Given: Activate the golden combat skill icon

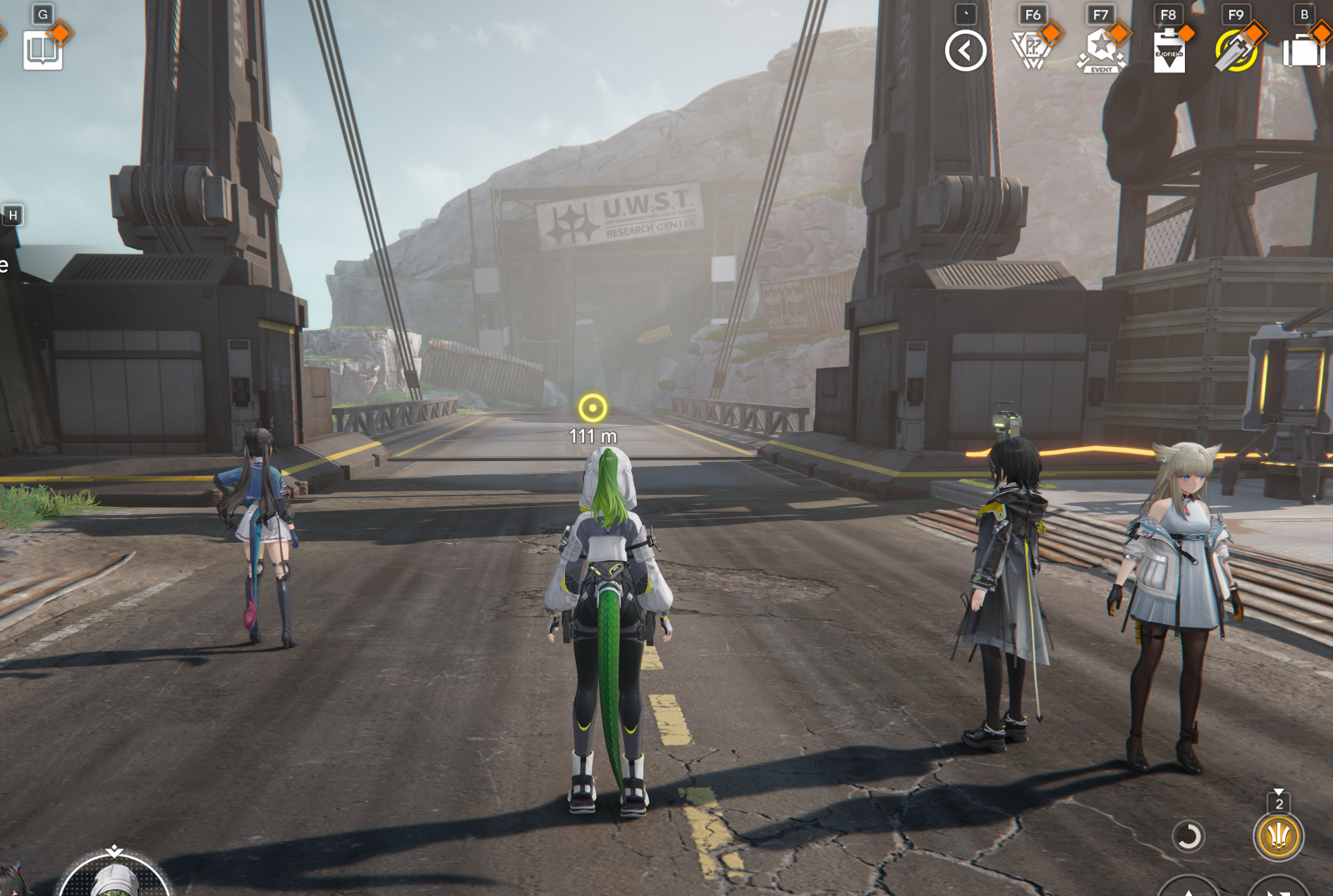Looking at the screenshot, I should coord(1278,837).
